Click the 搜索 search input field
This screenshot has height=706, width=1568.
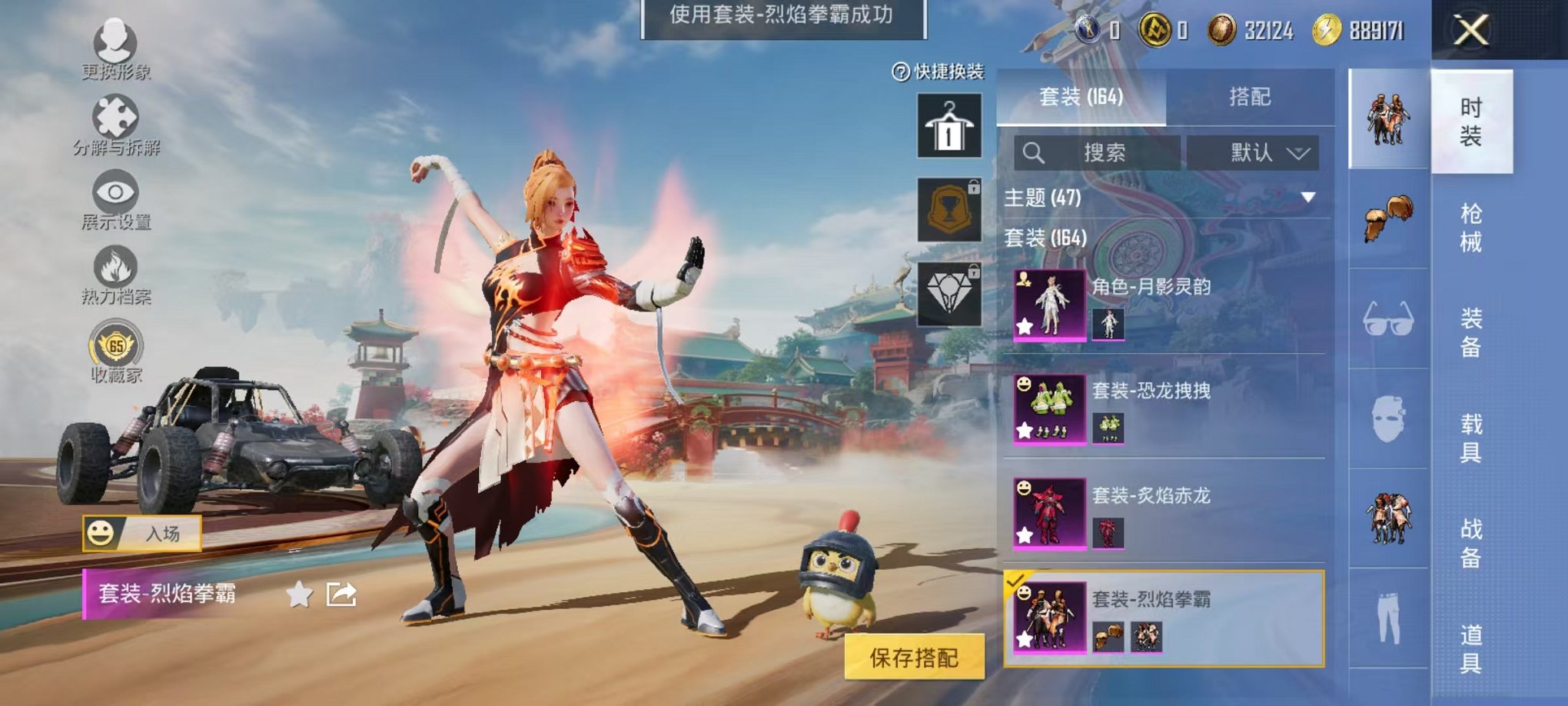pos(1099,152)
